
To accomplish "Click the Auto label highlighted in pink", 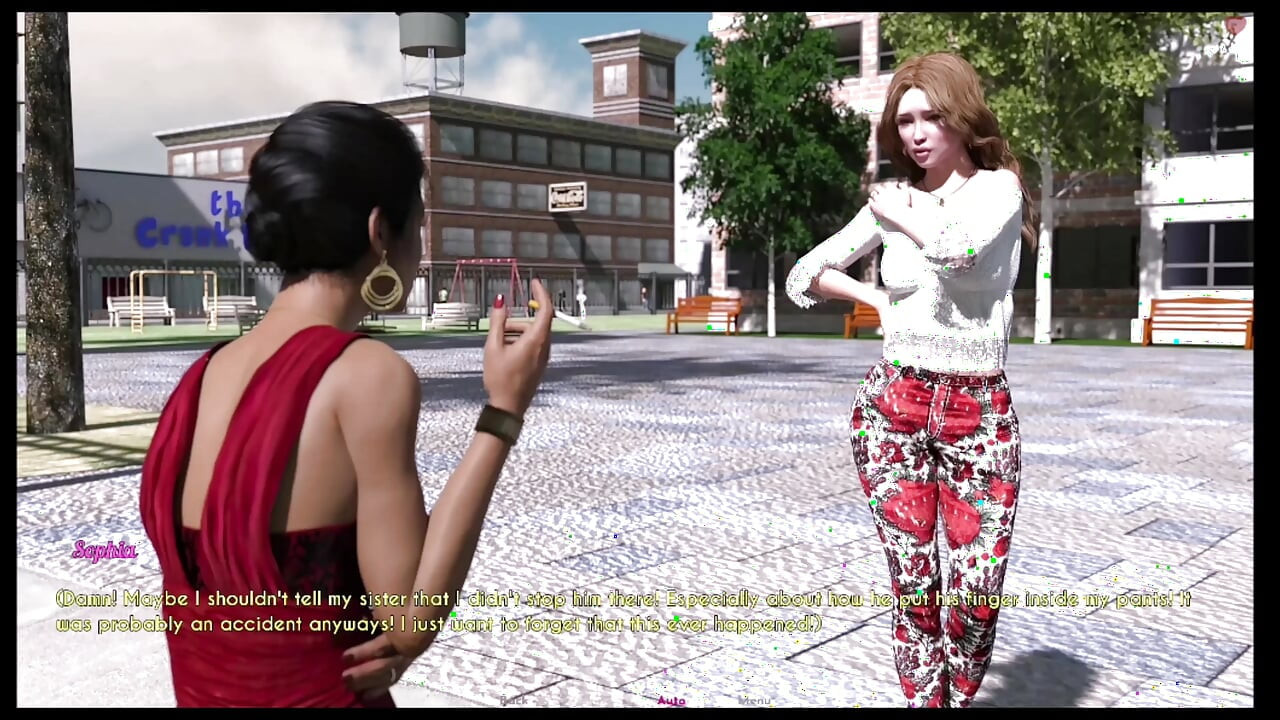I will point(672,700).
